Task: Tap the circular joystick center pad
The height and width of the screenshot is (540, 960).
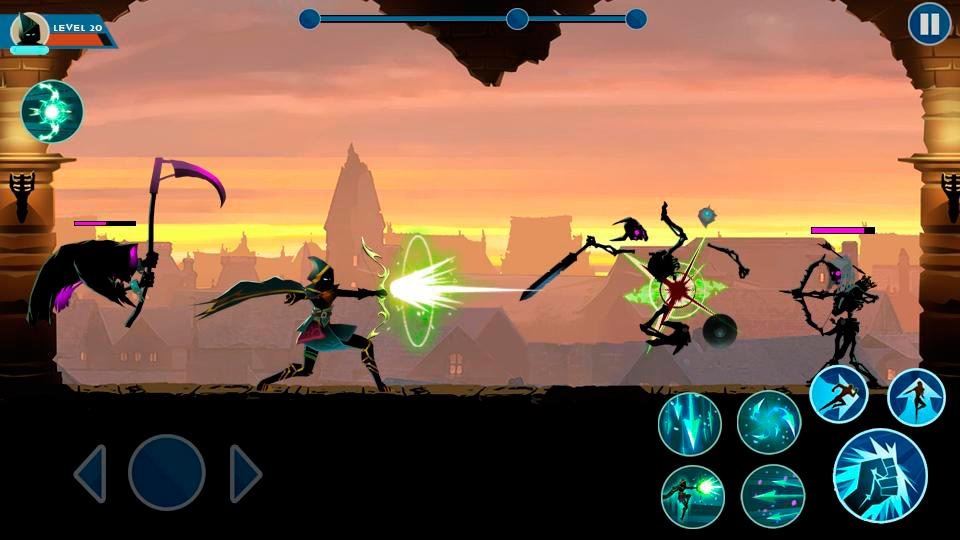Action: [x=167, y=473]
